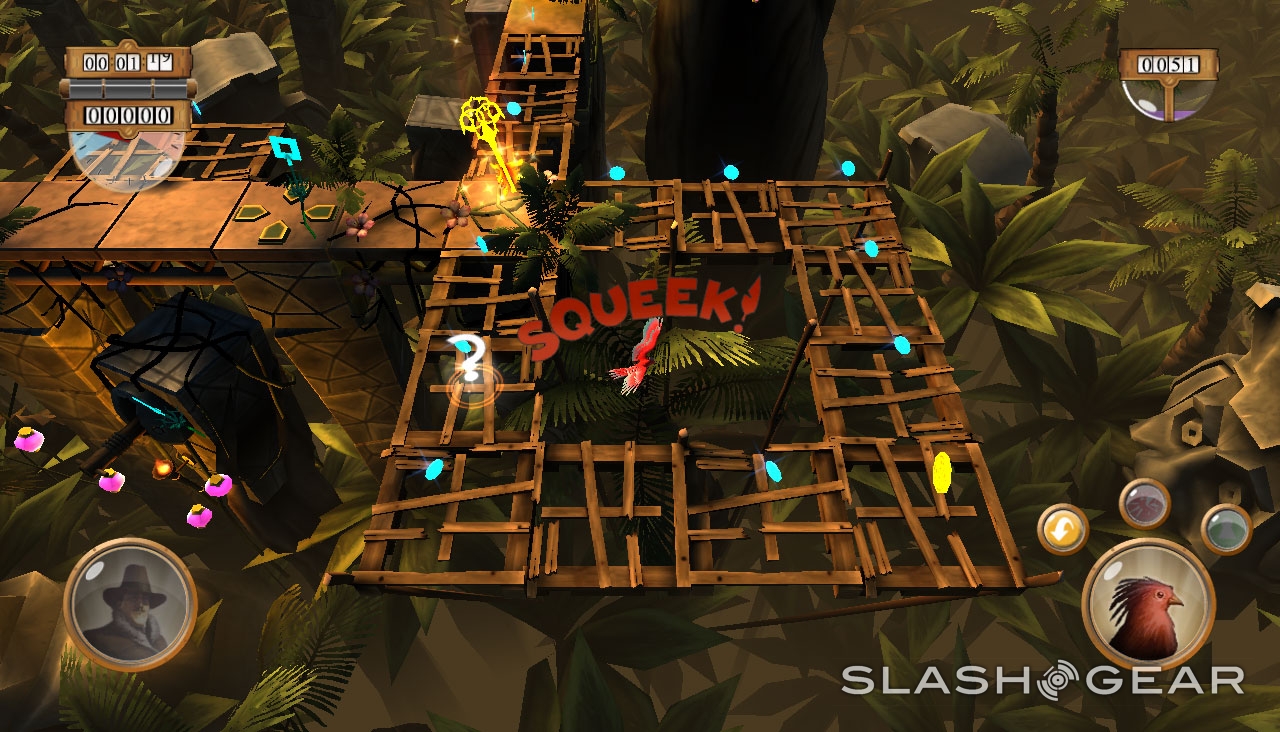Activate the small dim green round button
The height and width of the screenshot is (732, 1280).
click(1226, 528)
